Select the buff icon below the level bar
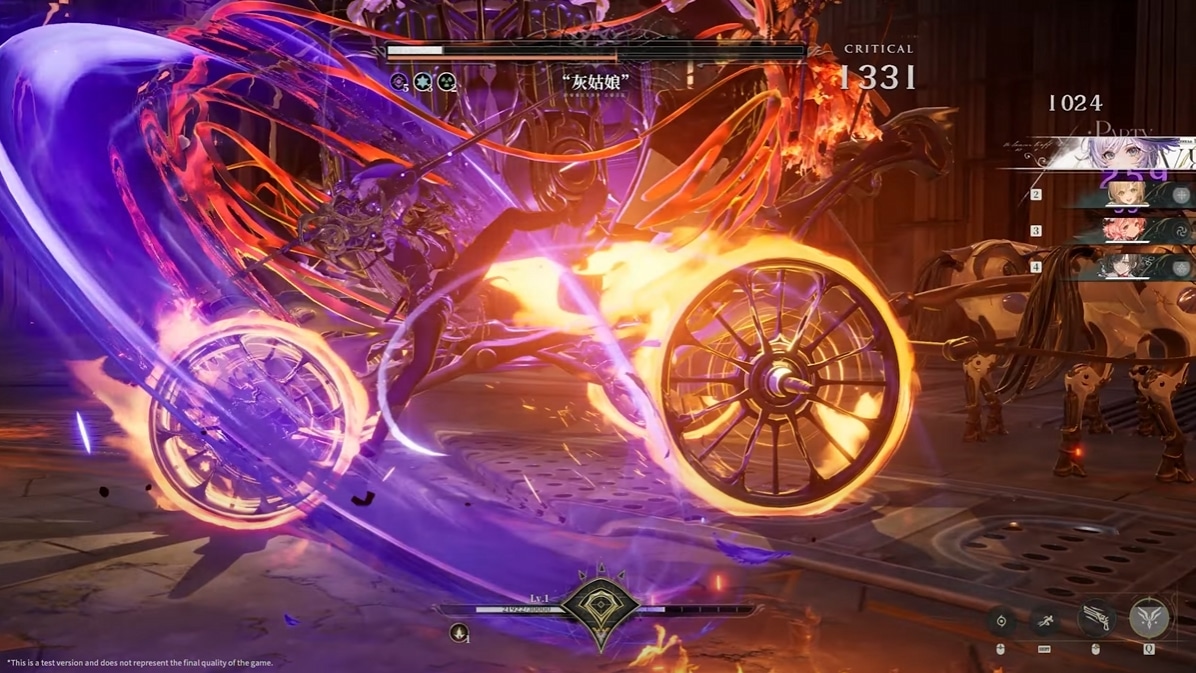This screenshot has height=673, width=1196. pos(459,632)
